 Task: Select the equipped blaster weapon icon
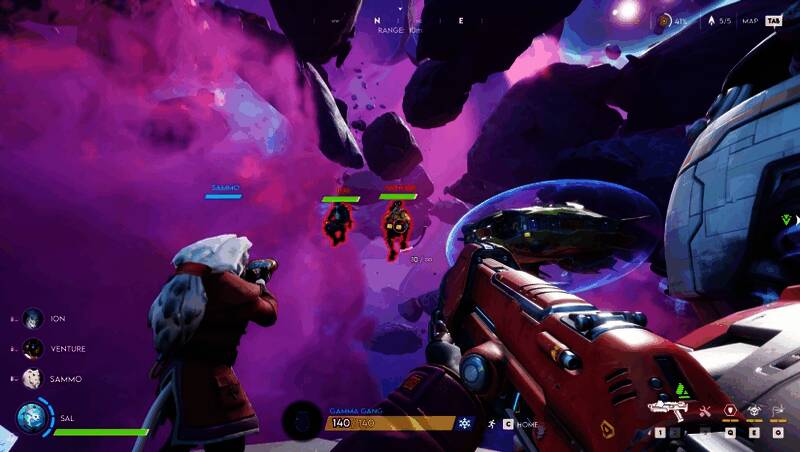[667, 408]
